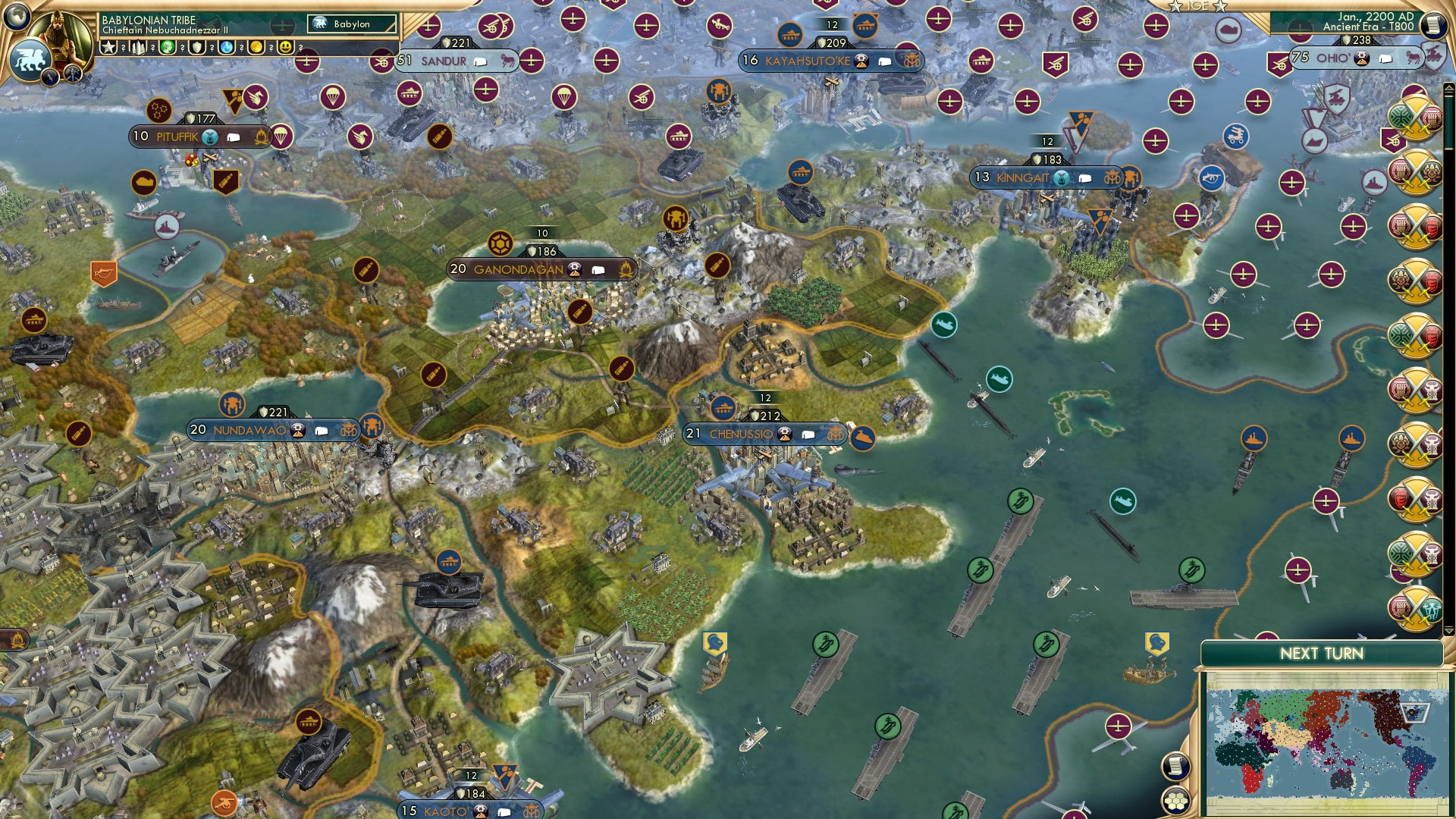
Task: Toggle the round map option button above the hex icon
Action: coord(1176,765)
